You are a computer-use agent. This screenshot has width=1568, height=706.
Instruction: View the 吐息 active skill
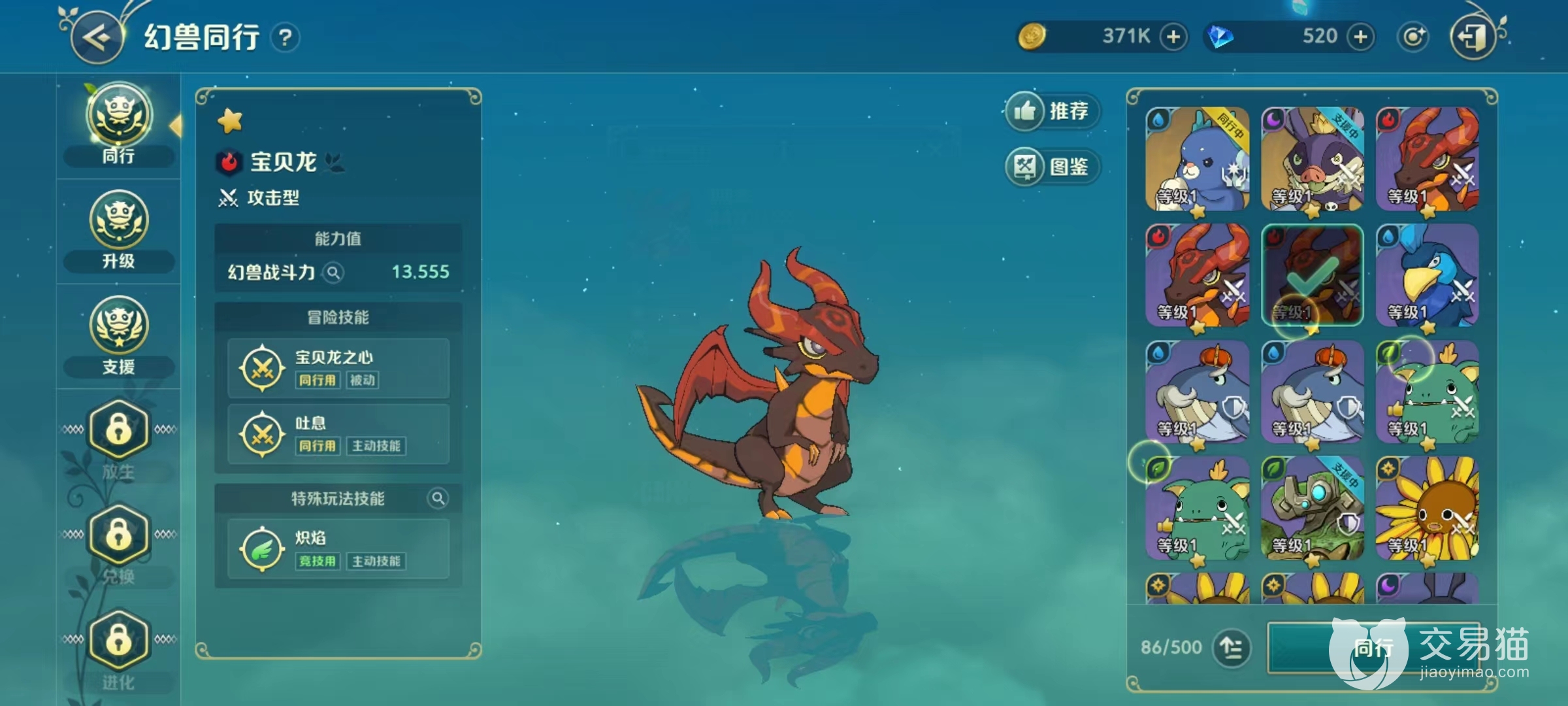[338, 434]
